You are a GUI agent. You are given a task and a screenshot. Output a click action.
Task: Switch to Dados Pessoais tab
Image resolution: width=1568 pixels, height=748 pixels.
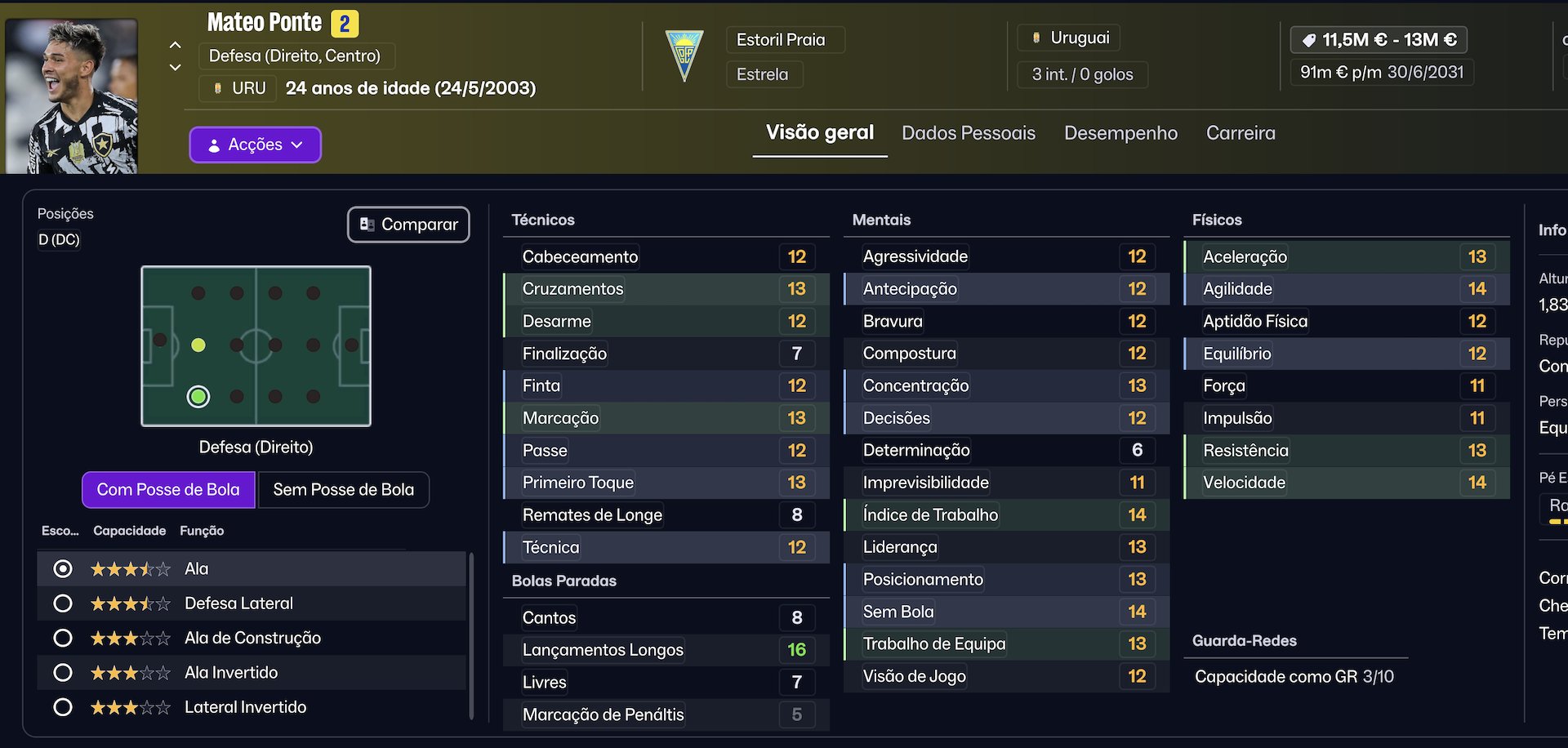pyautogui.click(x=968, y=133)
